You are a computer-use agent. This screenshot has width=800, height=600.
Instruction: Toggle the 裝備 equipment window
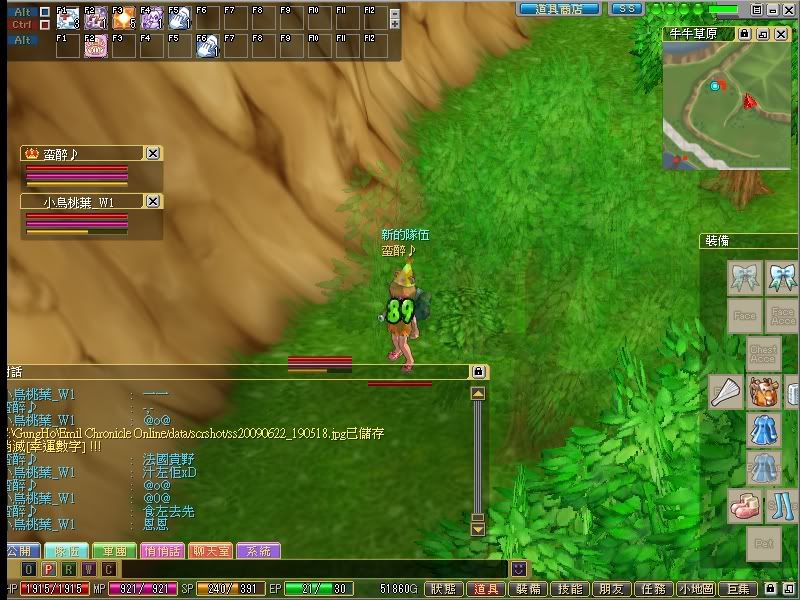point(528,590)
